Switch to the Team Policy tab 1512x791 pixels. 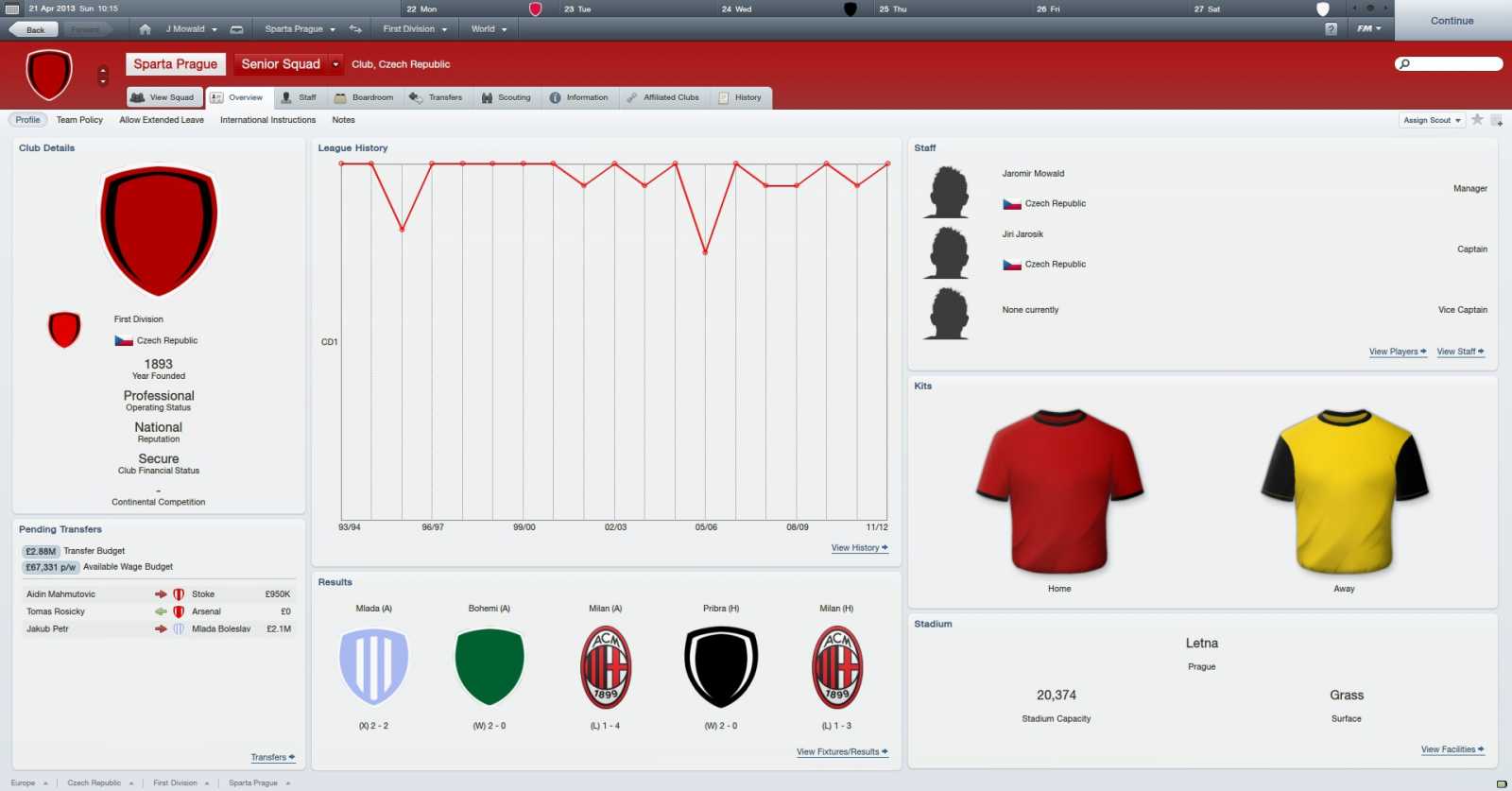(79, 119)
